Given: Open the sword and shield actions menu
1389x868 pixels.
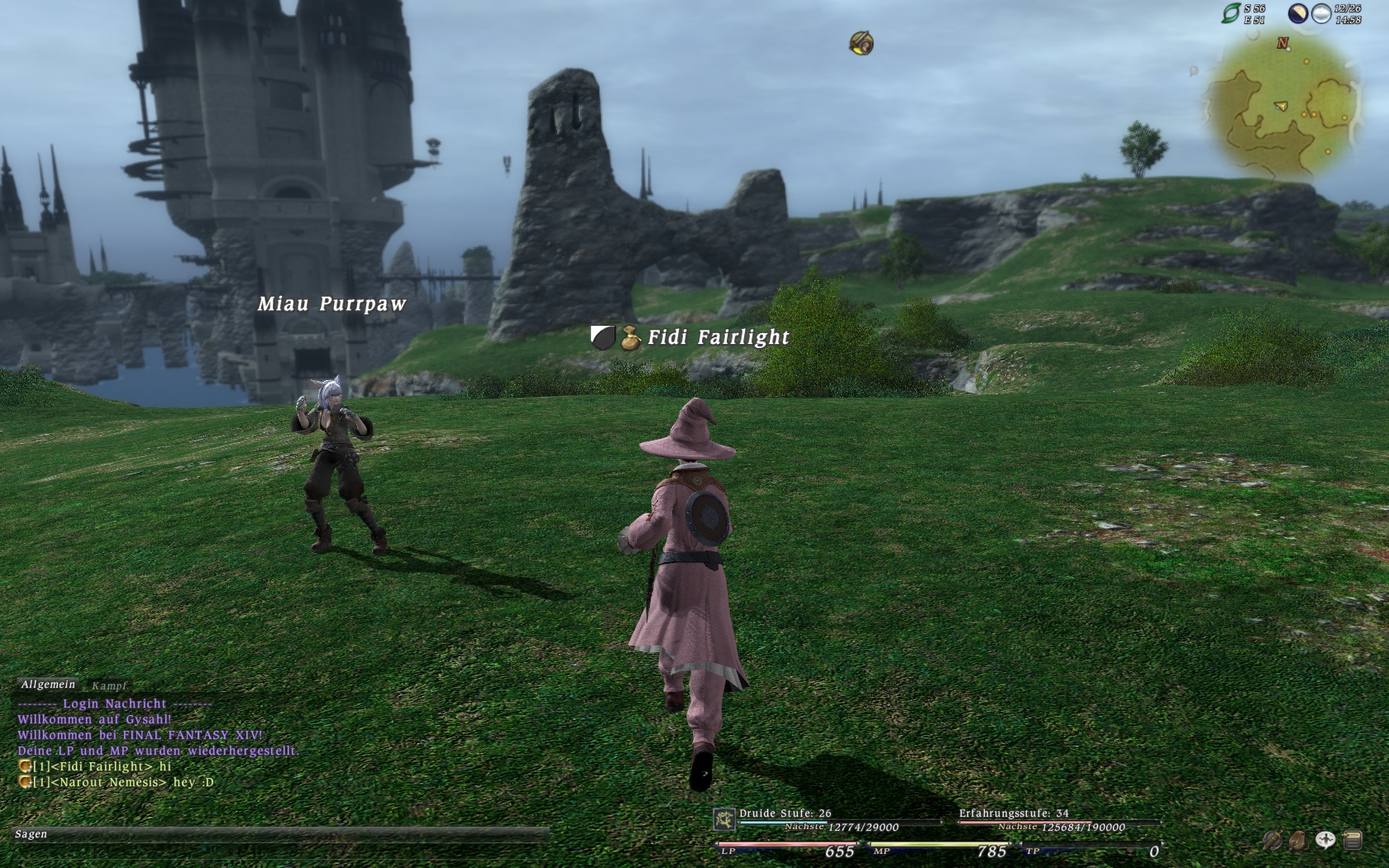Looking at the screenshot, I should pyautogui.click(x=1272, y=841).
